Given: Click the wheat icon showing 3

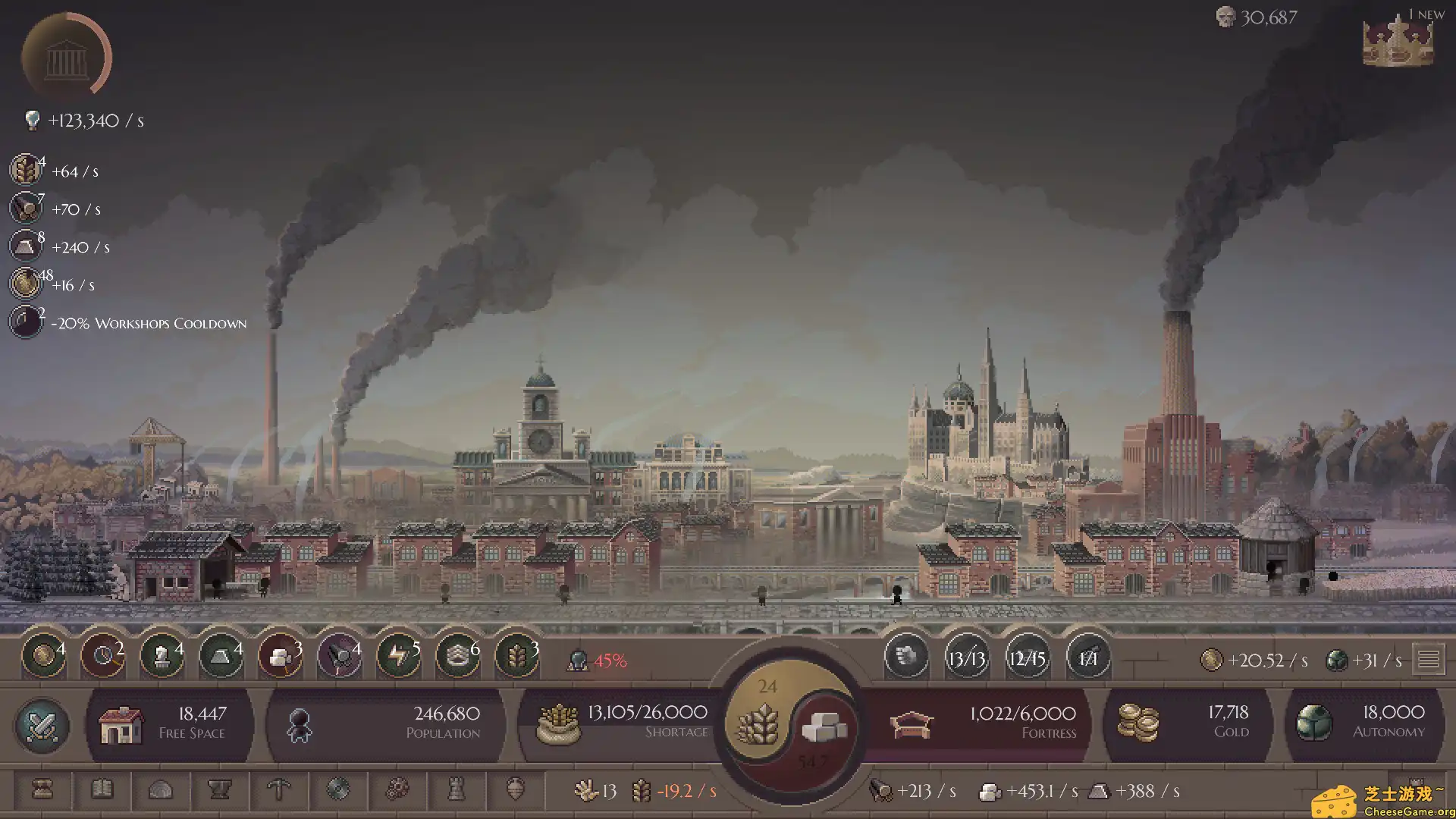Looking at the screenshot, I should [x=516, y=657].
